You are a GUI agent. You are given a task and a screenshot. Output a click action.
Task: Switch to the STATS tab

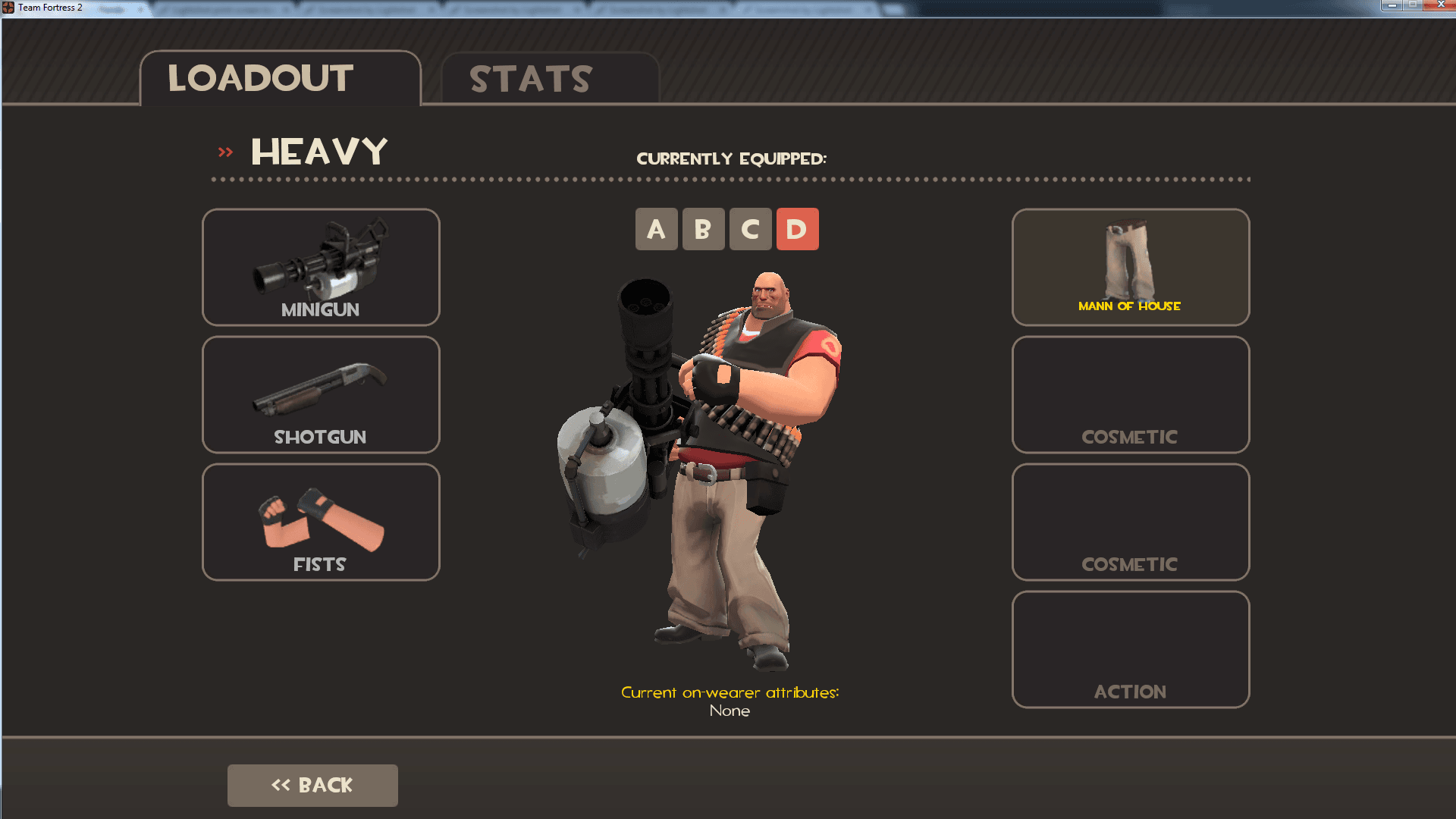click(529, 78)
